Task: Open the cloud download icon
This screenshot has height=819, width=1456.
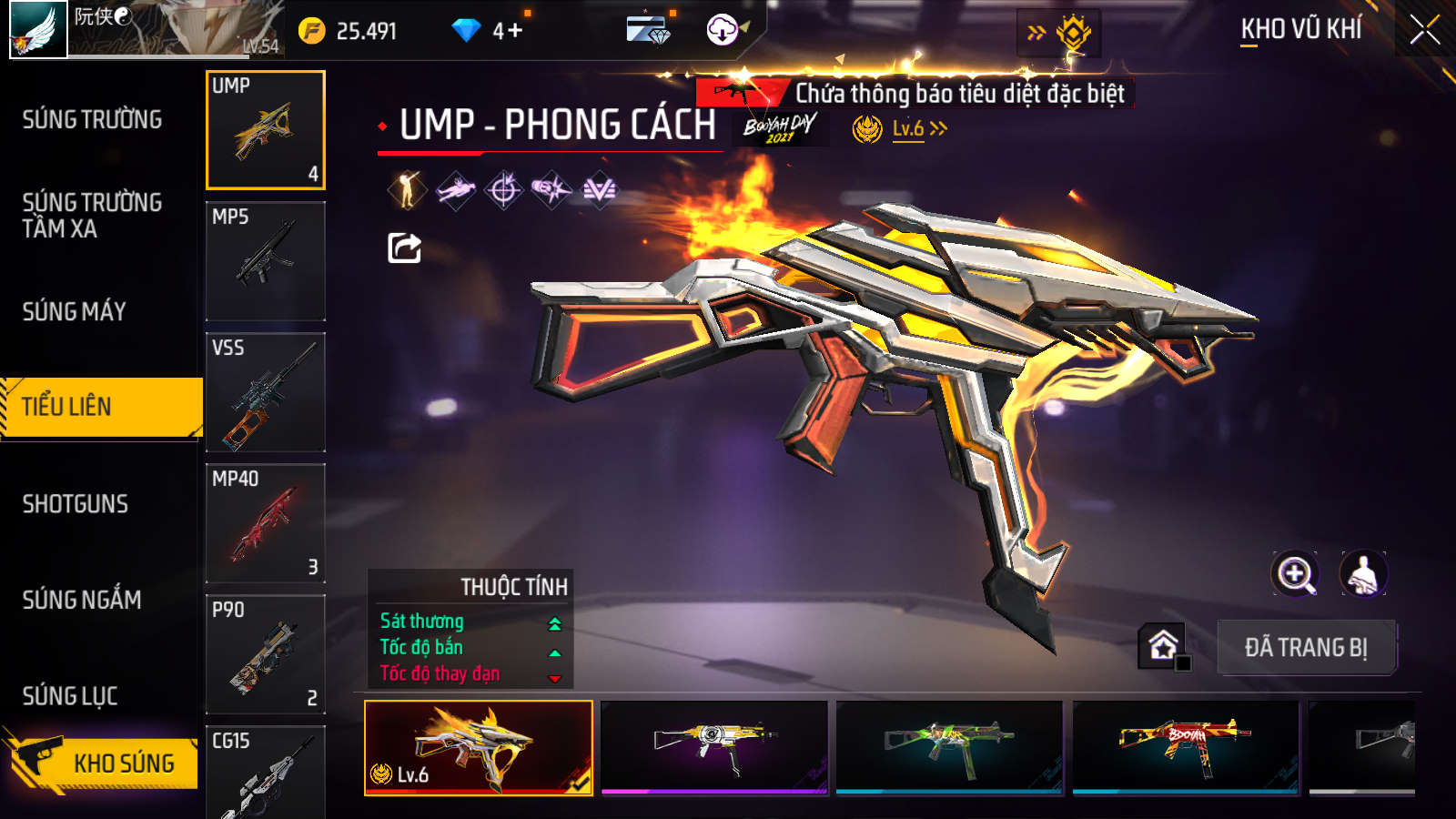Action: pyautogui.click(x=723, y=30)
